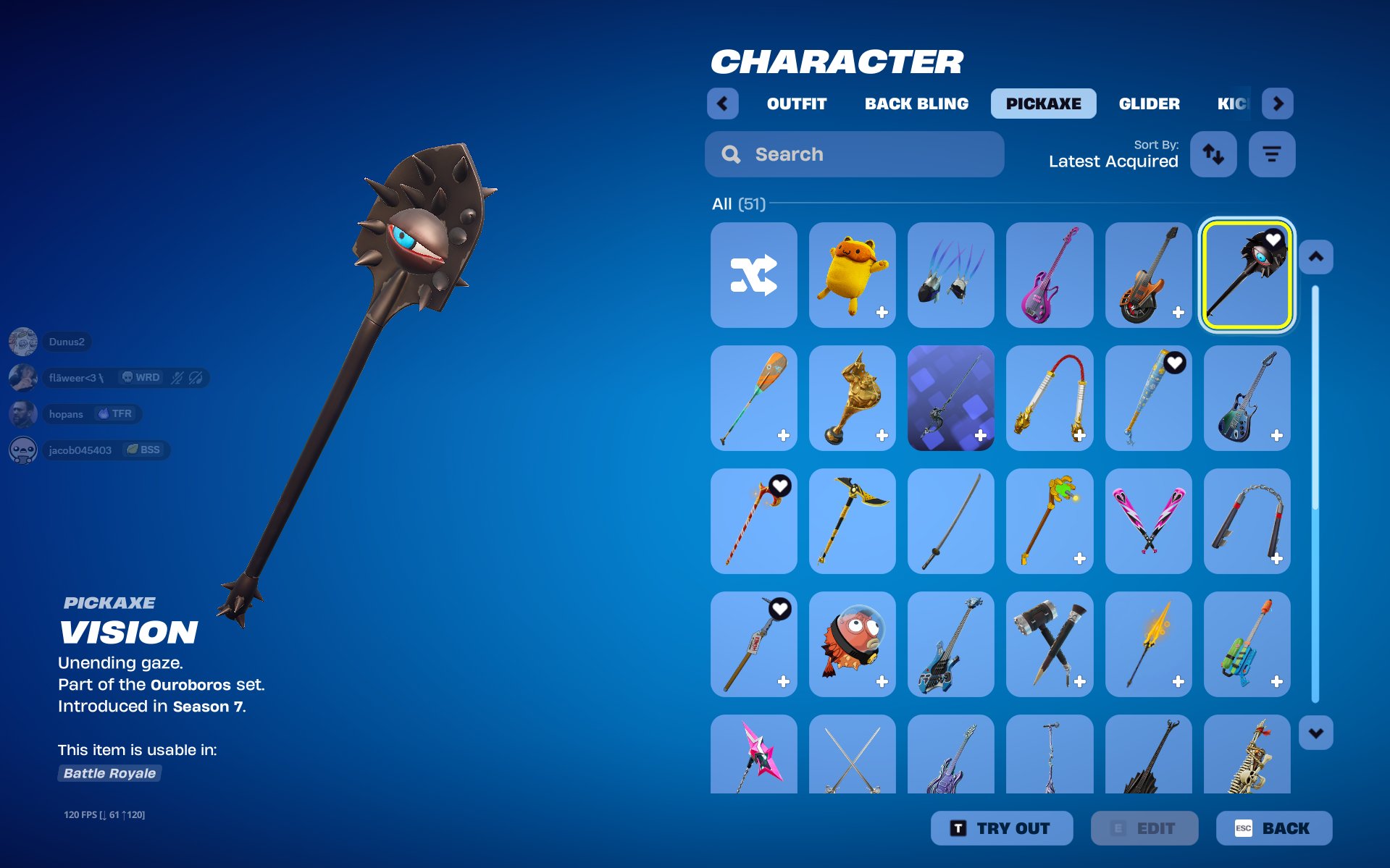Toggle the favorite heart on the baseball bat
Image resolution: width=1390 pixels, height=868 pixels.
[x=1176, y=364]
